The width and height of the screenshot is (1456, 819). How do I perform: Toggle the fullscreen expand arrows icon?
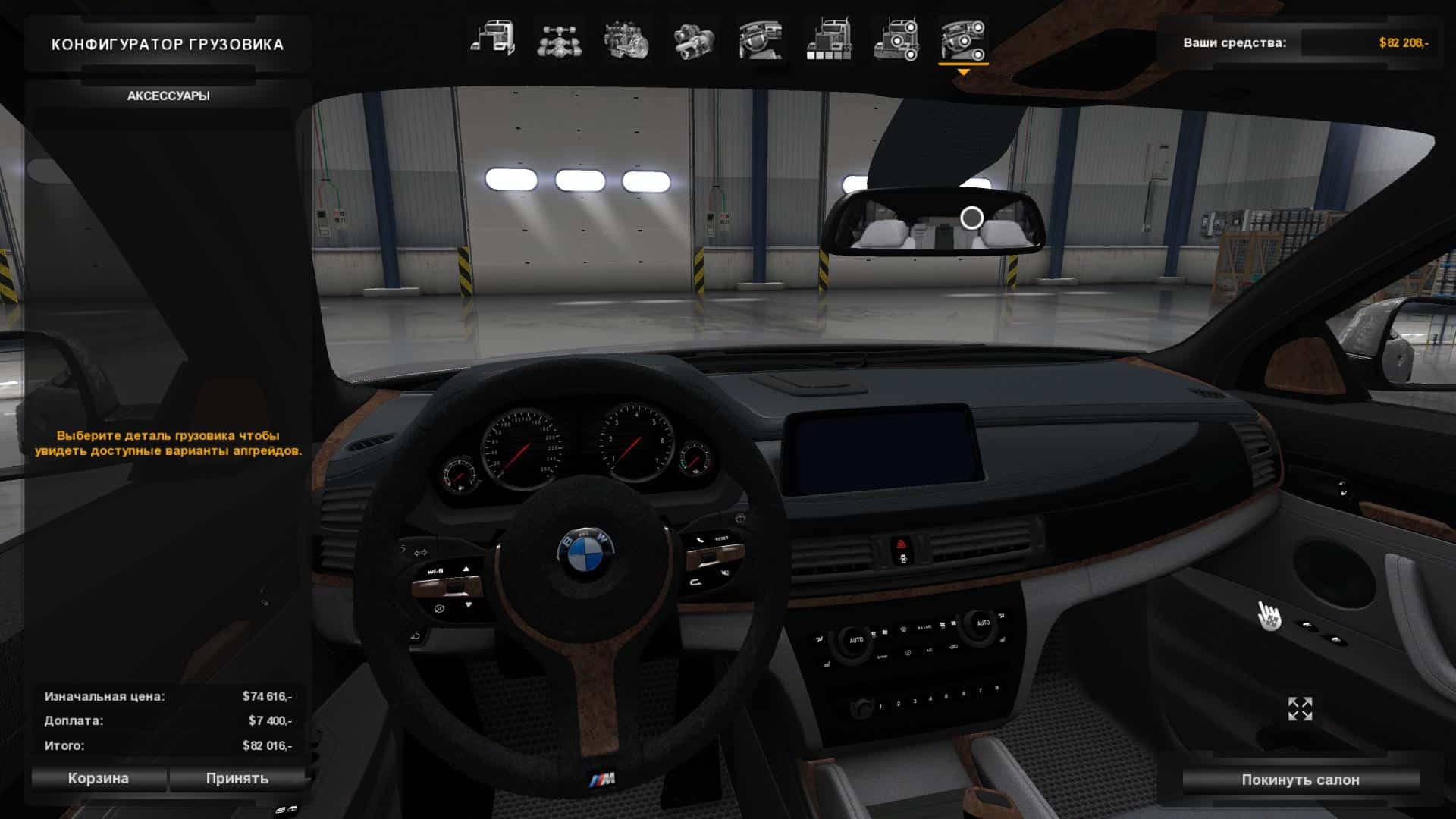coord(1300,709)
